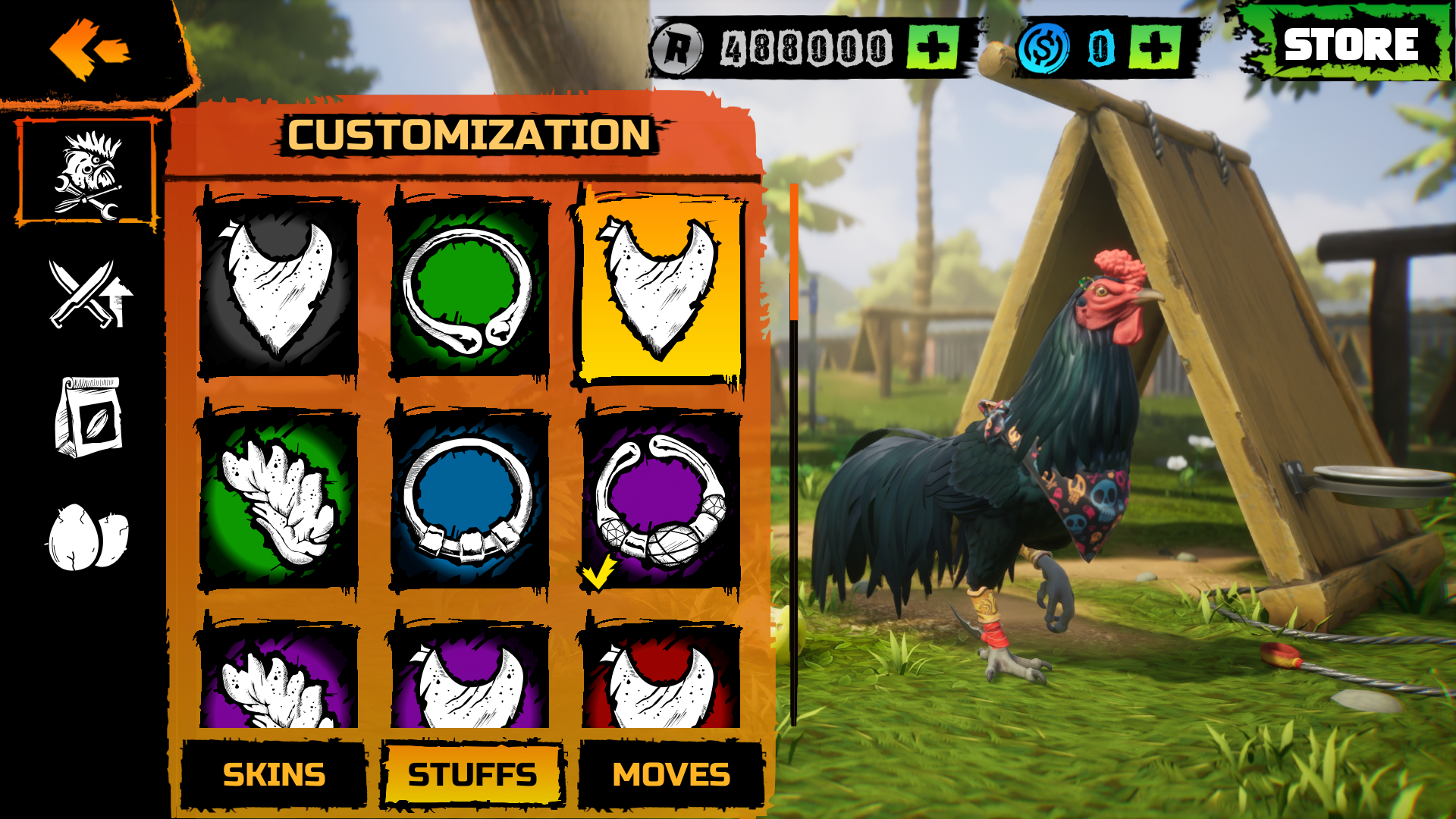Viewport: 1456px width, 819px height.
Task: Click the R currency coin icon
Action: point(681,45)
